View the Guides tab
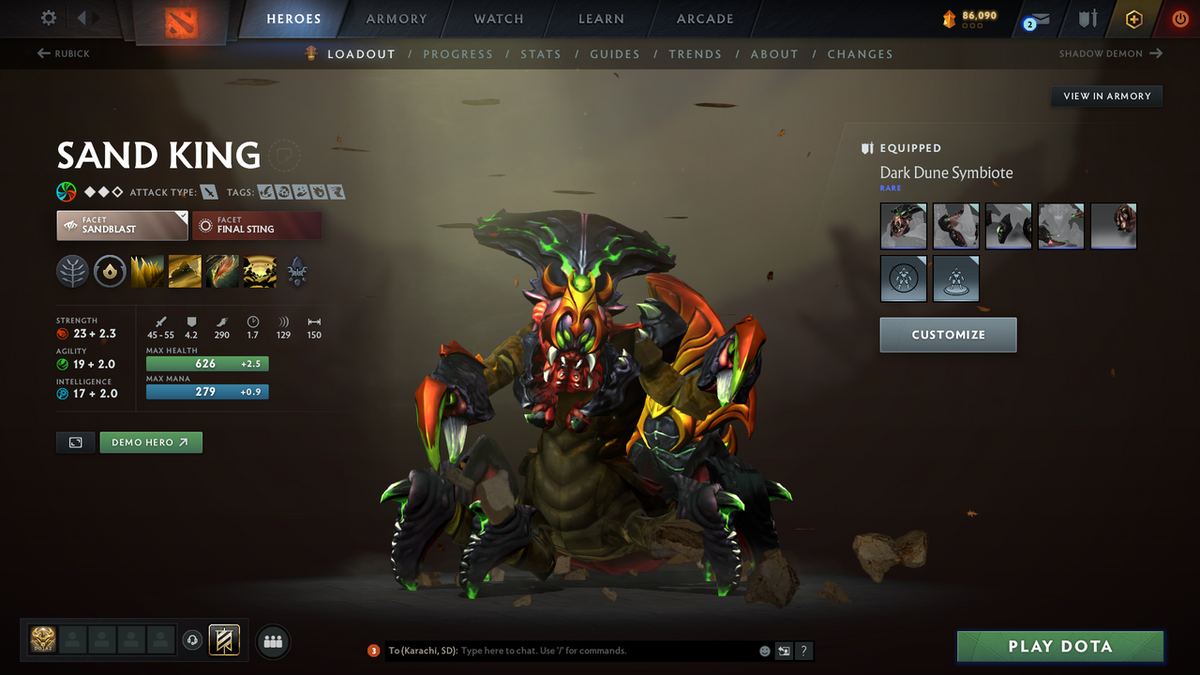The image size is (1200, 675). (x=615, y=54)
